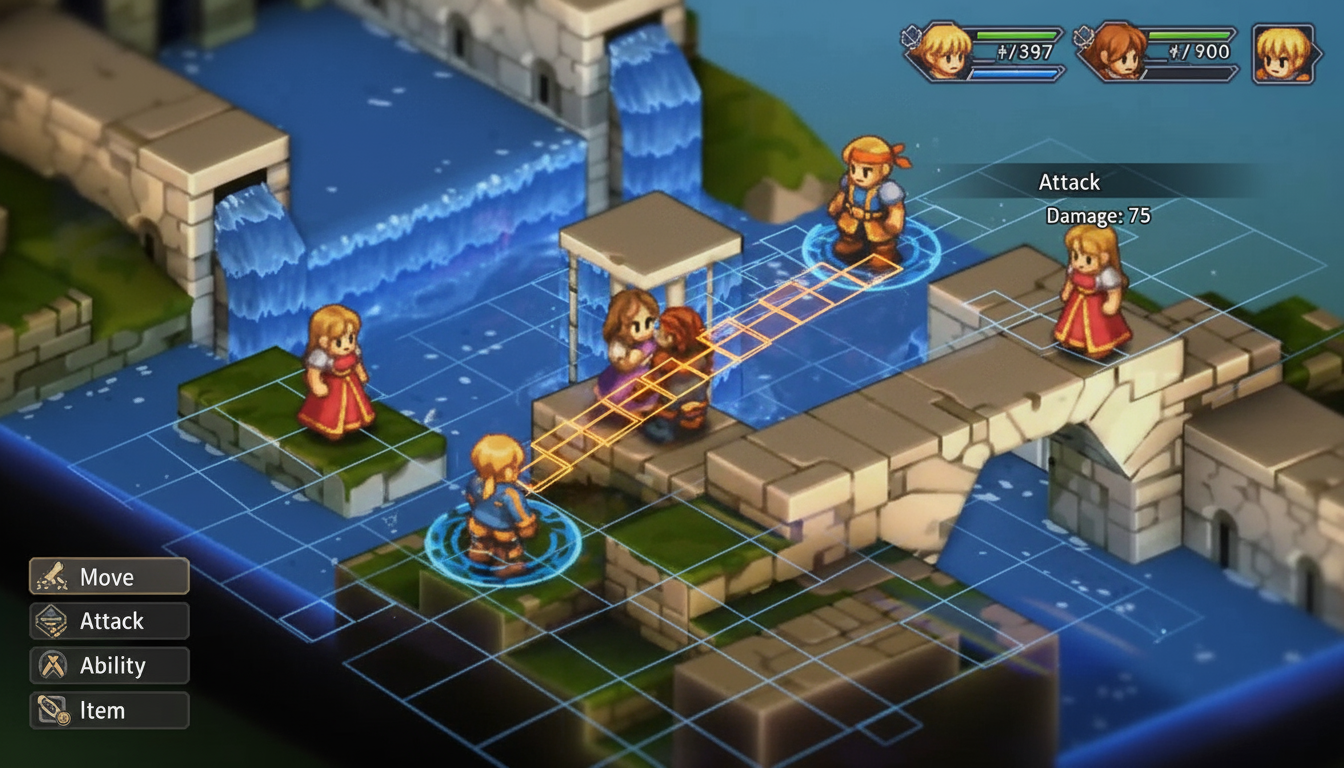The width and height of the screenshot is (1344, 768).
Task: Click the Damage: 75 tooltip
Action: [x=1097, y=214]
